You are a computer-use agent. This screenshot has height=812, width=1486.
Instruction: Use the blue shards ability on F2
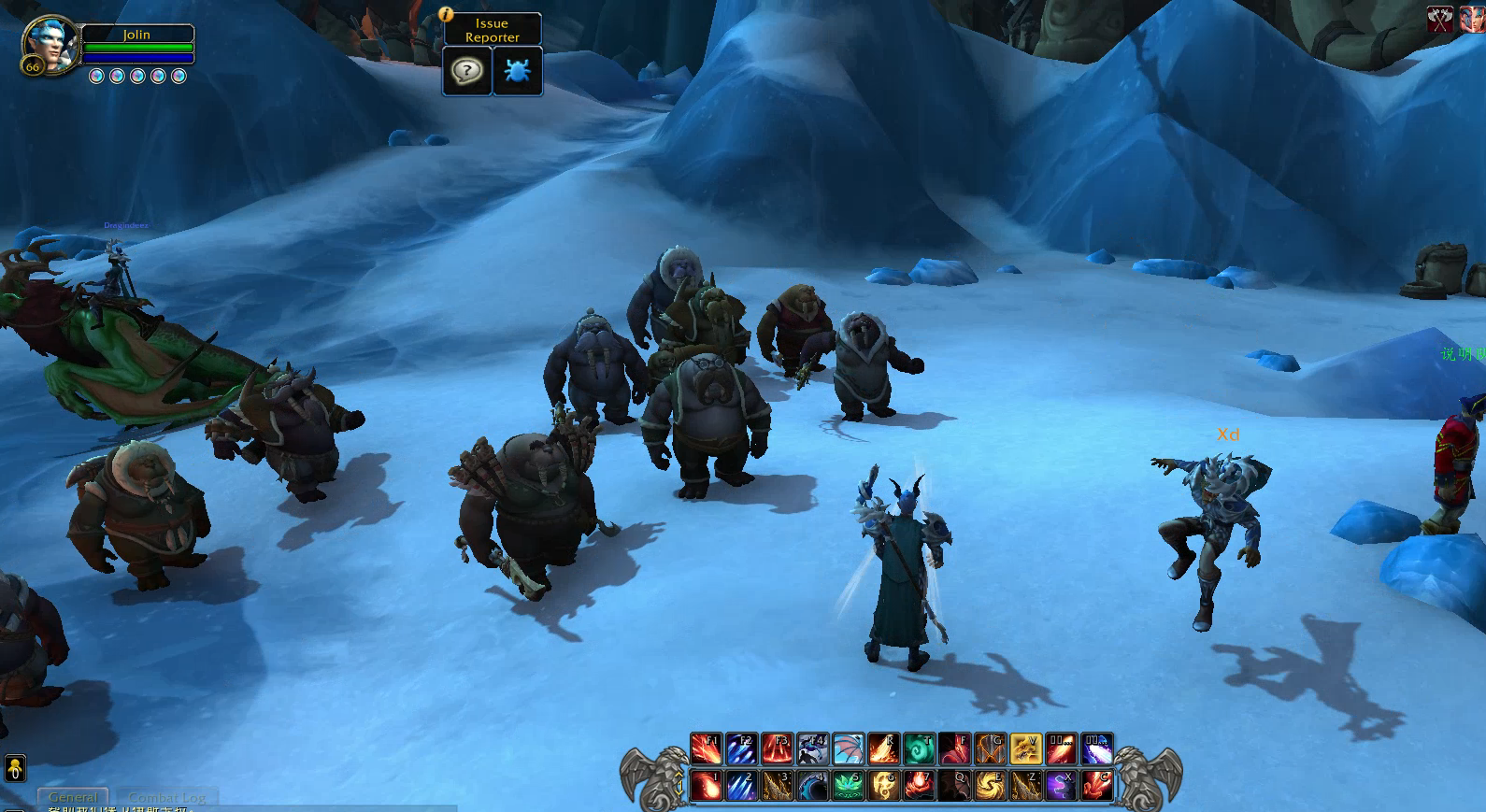[x=741, y=748]
